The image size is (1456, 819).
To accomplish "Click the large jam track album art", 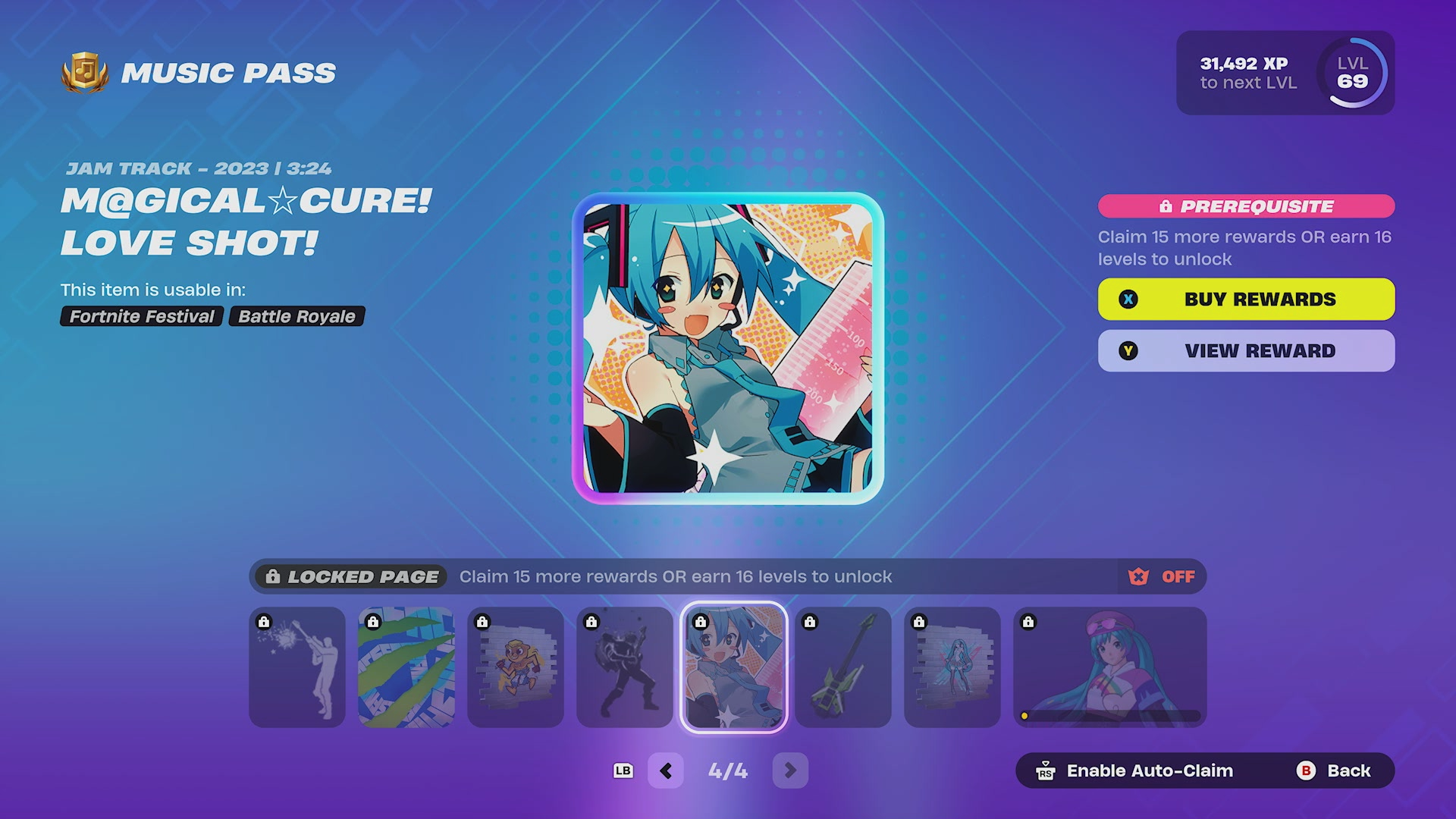I will pyautogui.click(x=728, y=348).
